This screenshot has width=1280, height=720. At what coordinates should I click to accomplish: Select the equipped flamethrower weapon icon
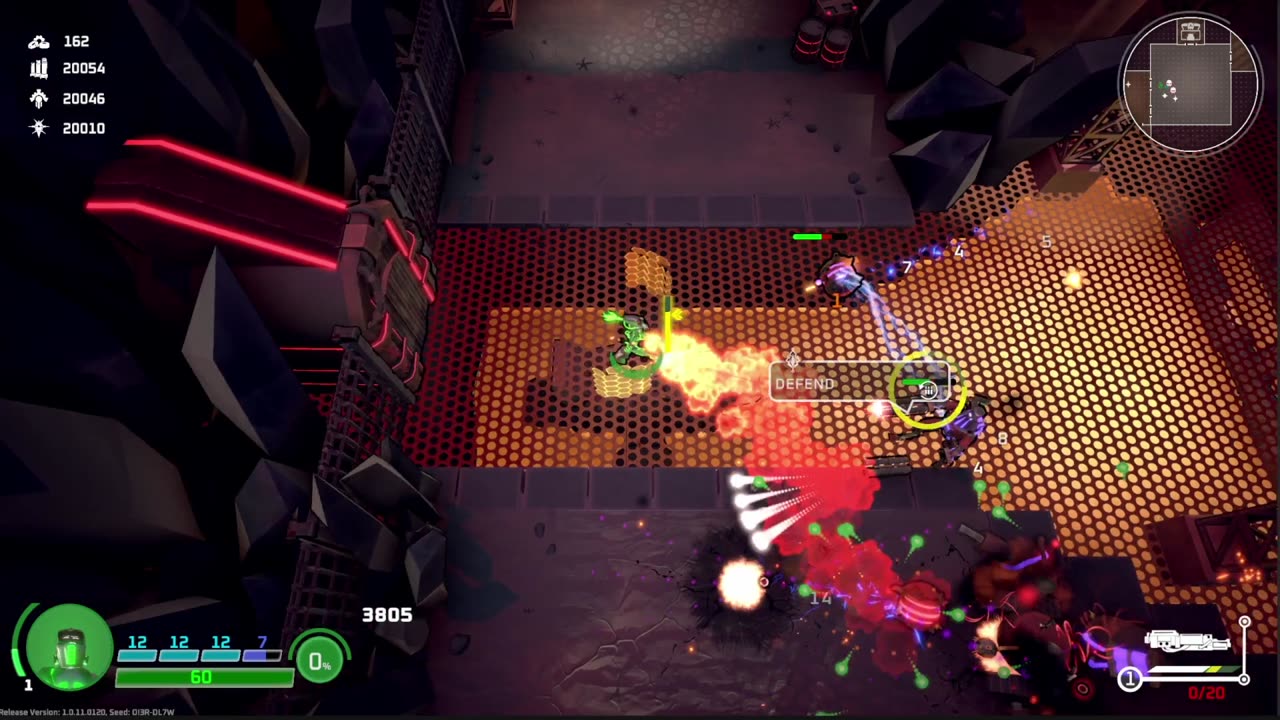coord(1186,642)
